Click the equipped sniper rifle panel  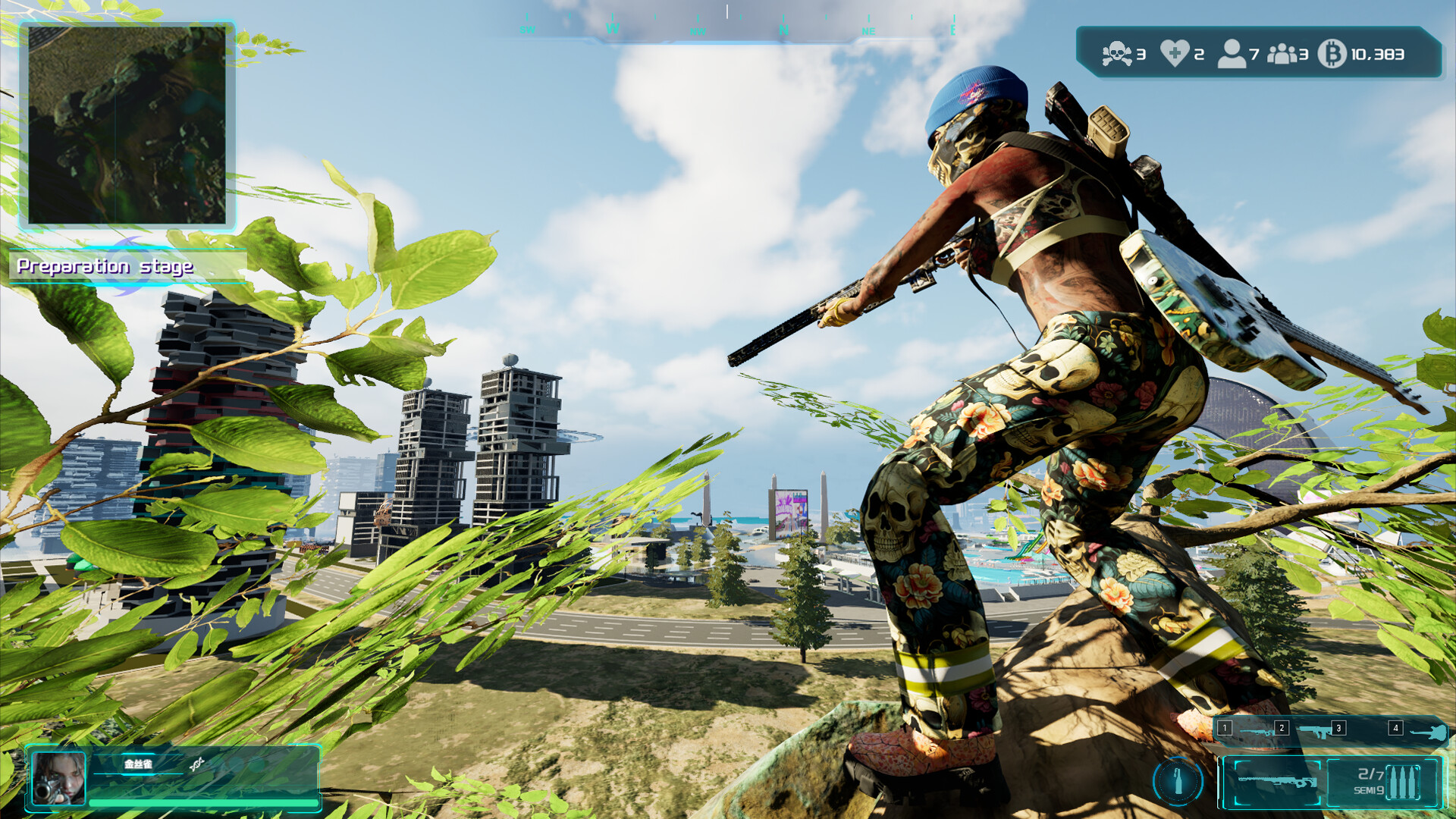pyautogui.click(x=1276, y=782)
